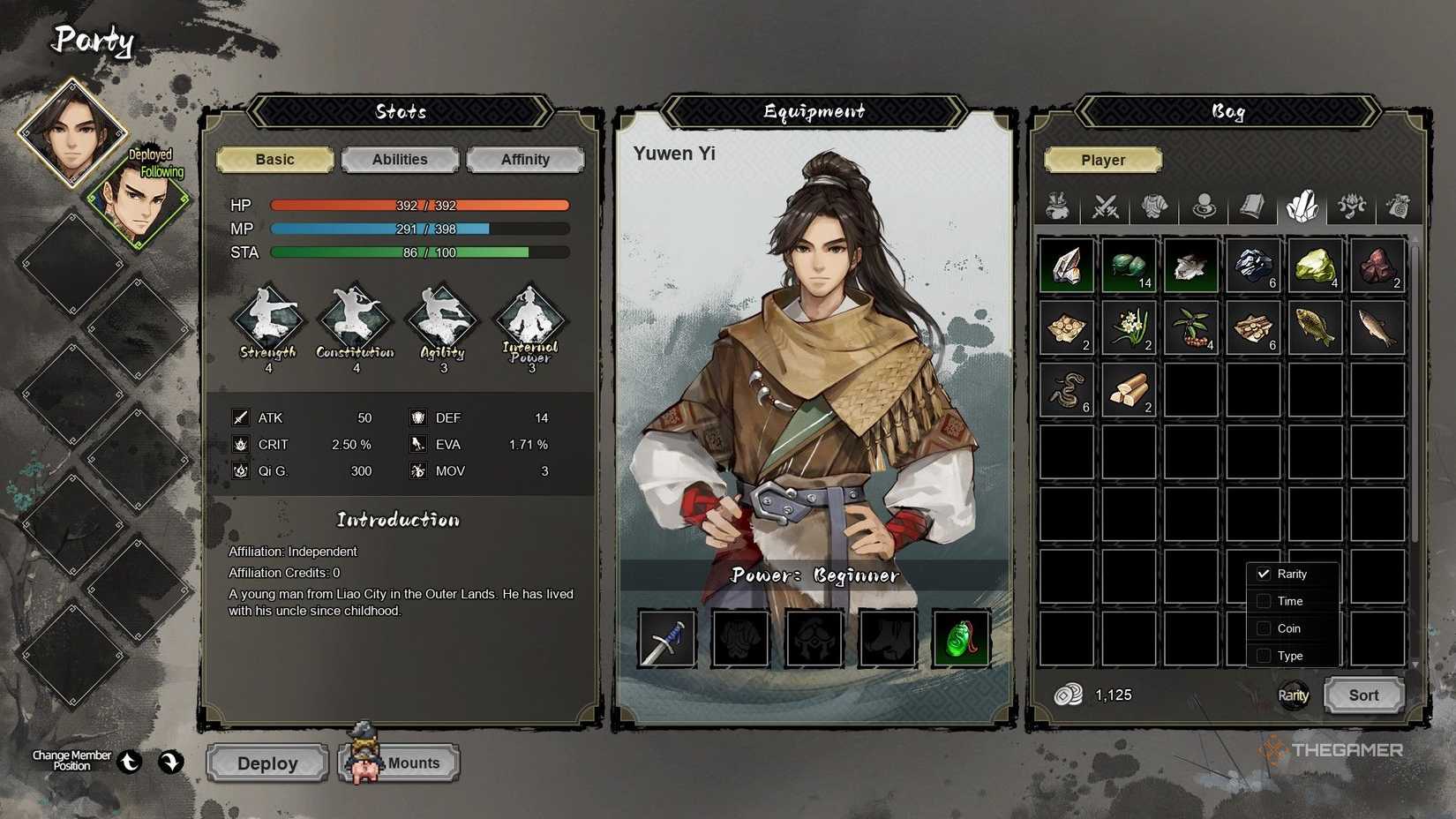Select the armor category tab in the Bag
The width and height of the screenshot is (1456, 819).
coord(1155,207)
